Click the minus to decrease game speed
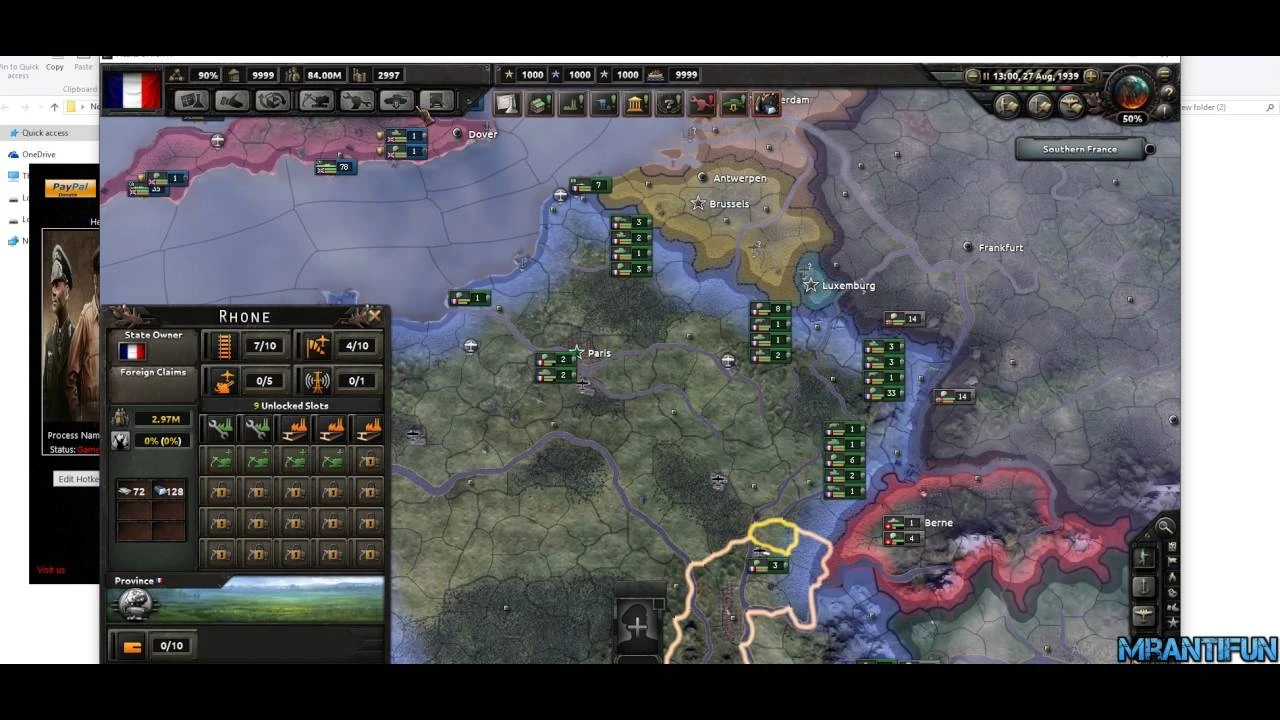This screenshot has height=720, width=1280. click(x=972, y=76)
